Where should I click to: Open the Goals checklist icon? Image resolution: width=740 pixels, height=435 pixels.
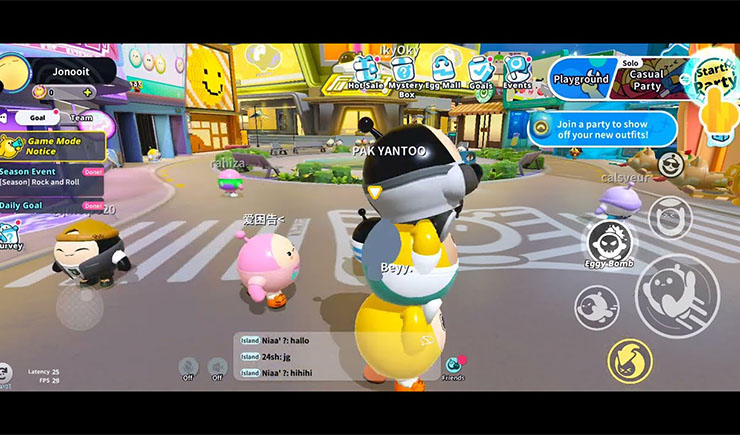click(480, 71)
